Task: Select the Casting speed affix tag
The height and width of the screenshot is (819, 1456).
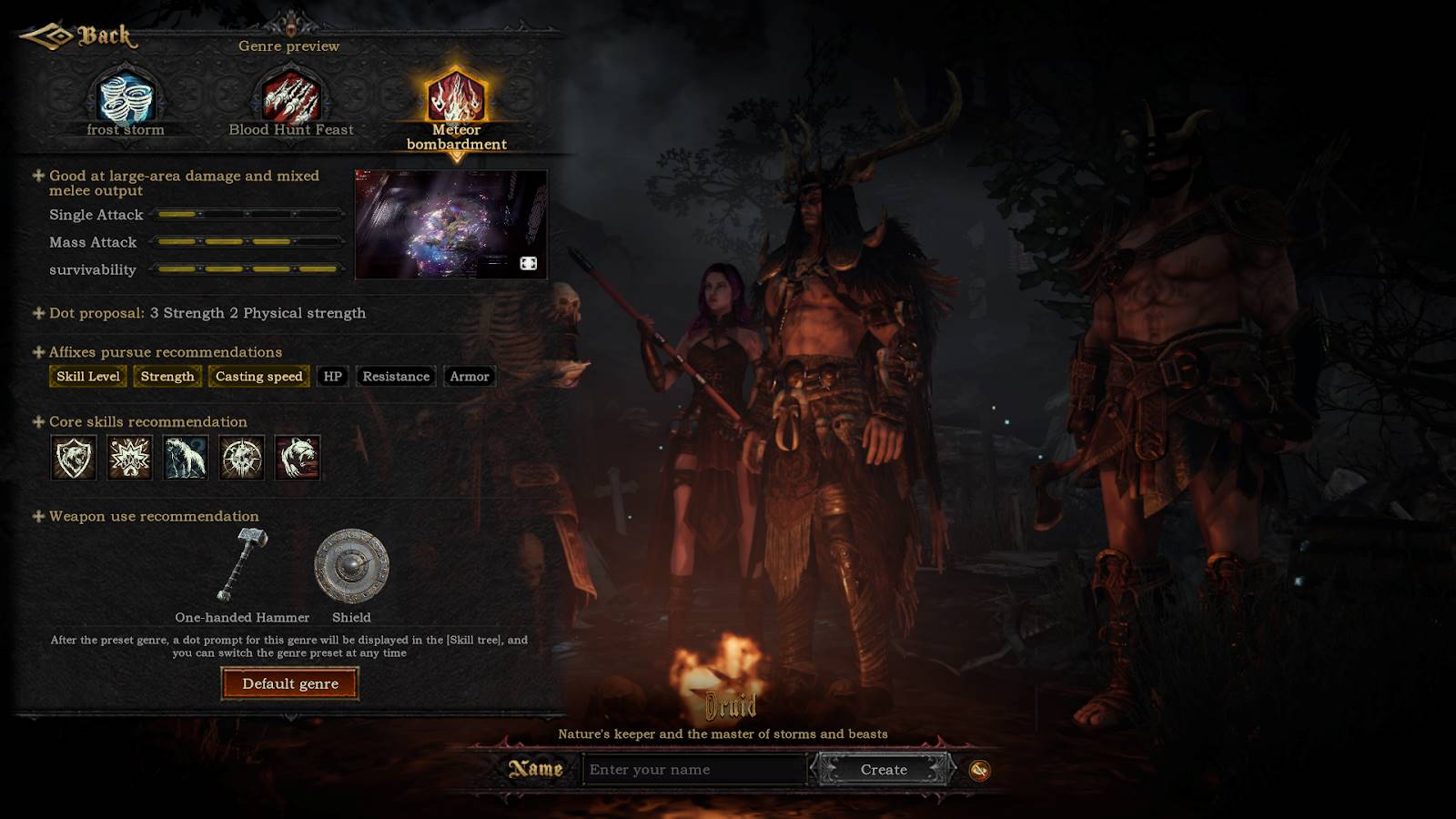Action: coord(258,377)
